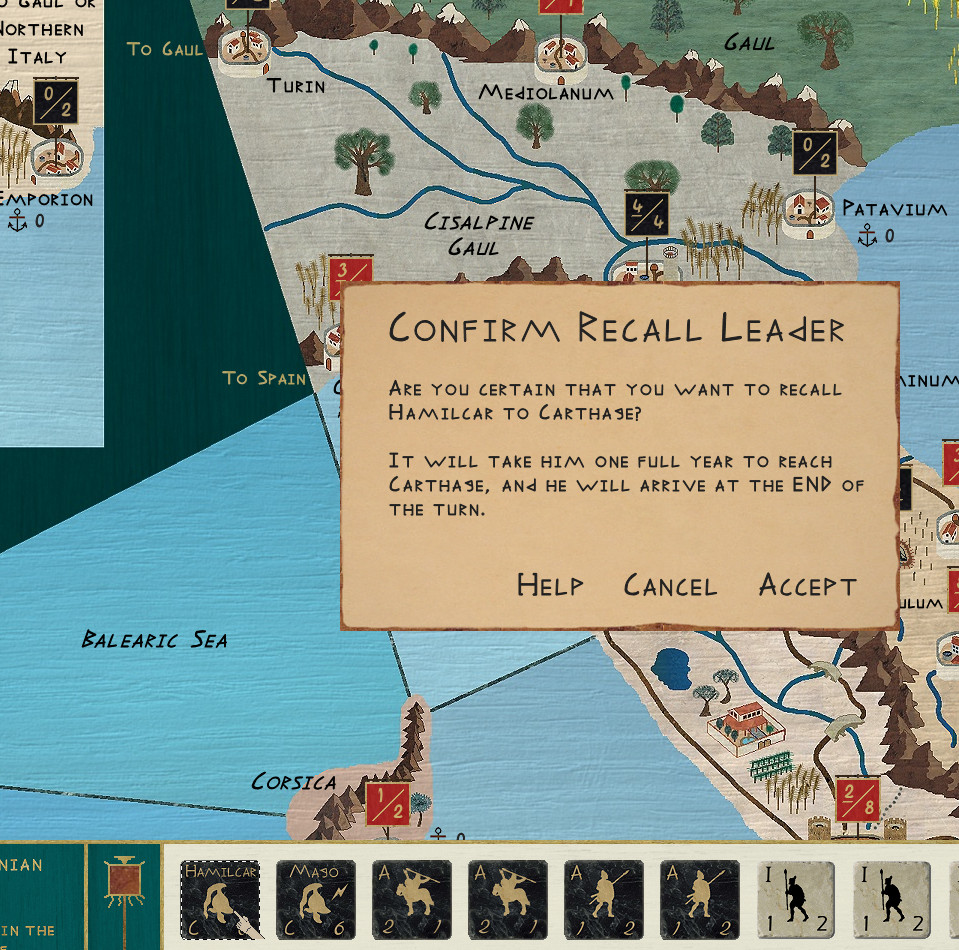Screen dimensions: 959x950
Task: Accept recalling Hamilcar to Carthage
Action: click(x=807, y=585)
